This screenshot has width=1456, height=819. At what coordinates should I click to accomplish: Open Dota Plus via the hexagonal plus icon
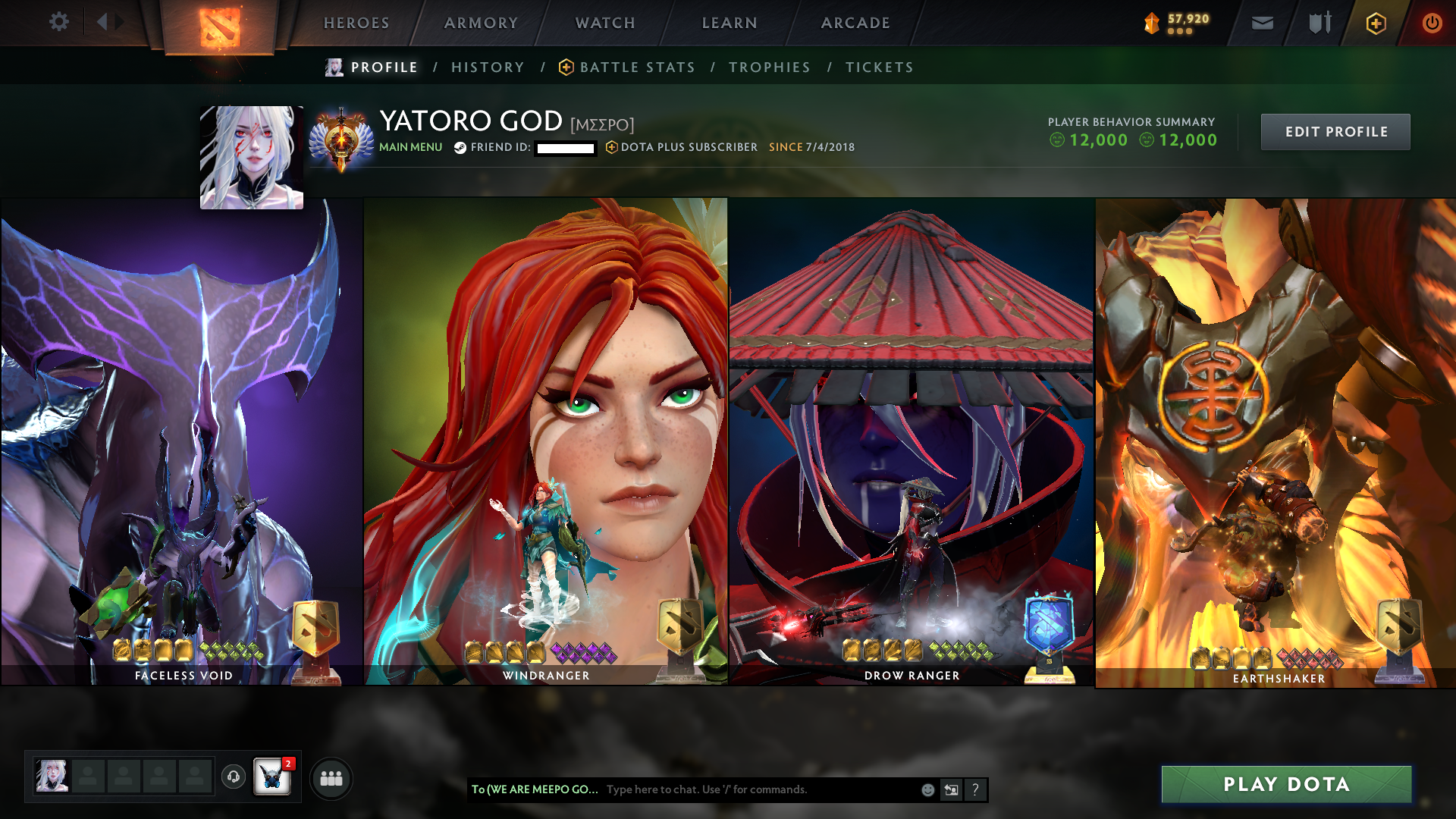click(x=1376, y=23)
